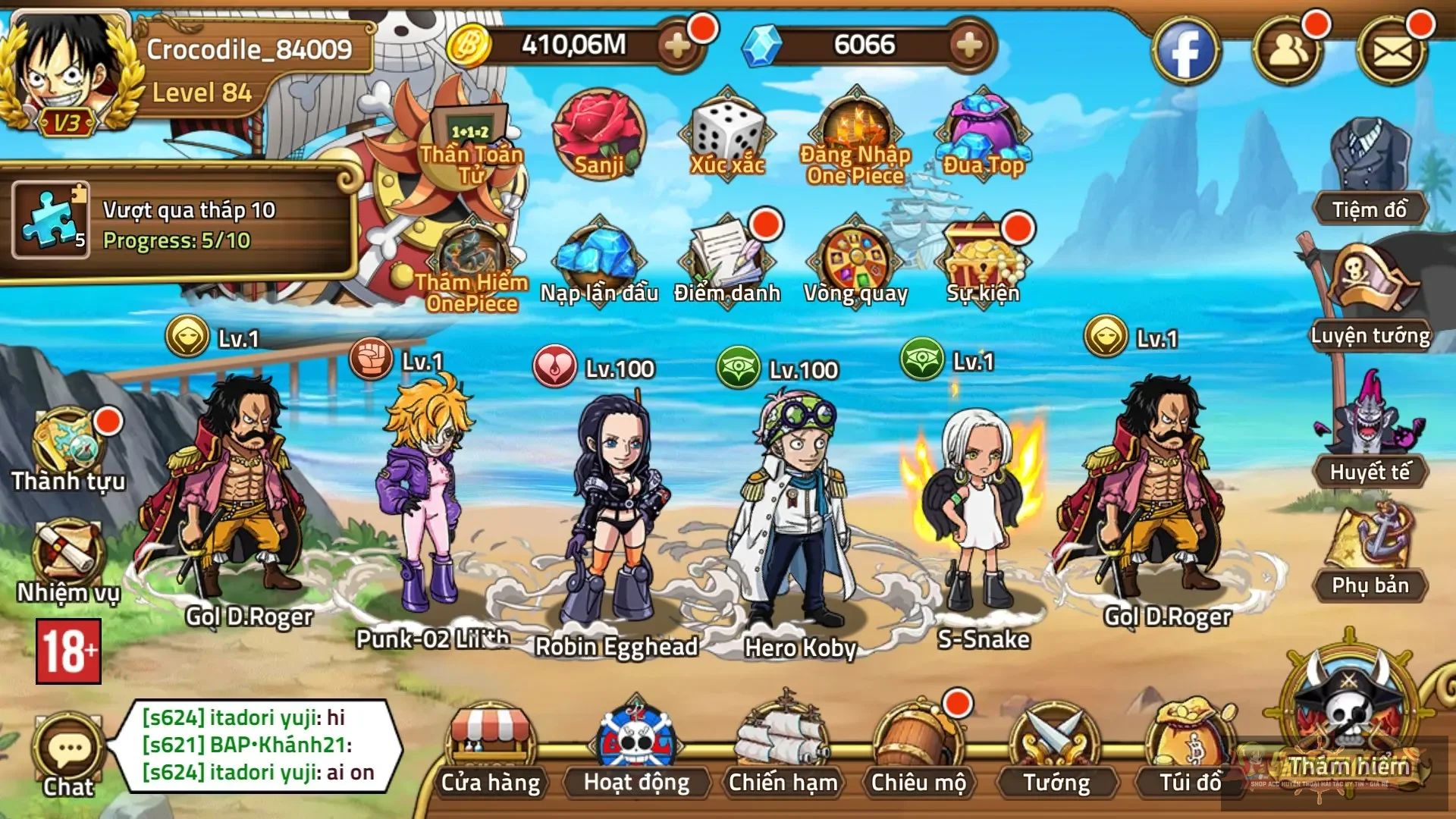This screenshot has width=1456, height=819.
Task: Open the Chat window
Action: click(x=68, y=747)
